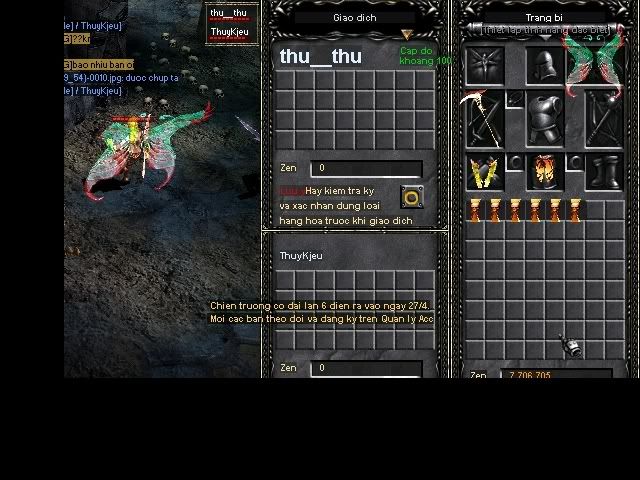Select the equipped wings slot

[599, 66]
